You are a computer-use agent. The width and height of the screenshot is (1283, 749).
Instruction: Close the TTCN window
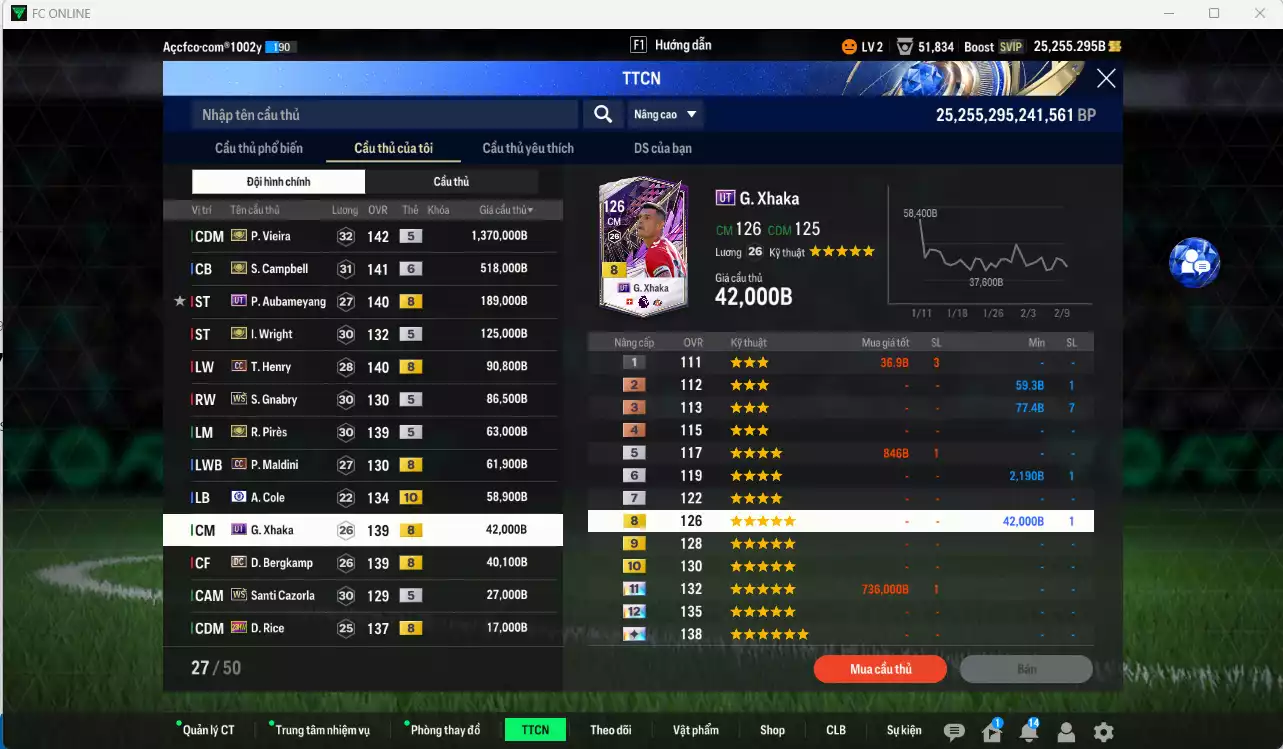tap(1105, 79)
